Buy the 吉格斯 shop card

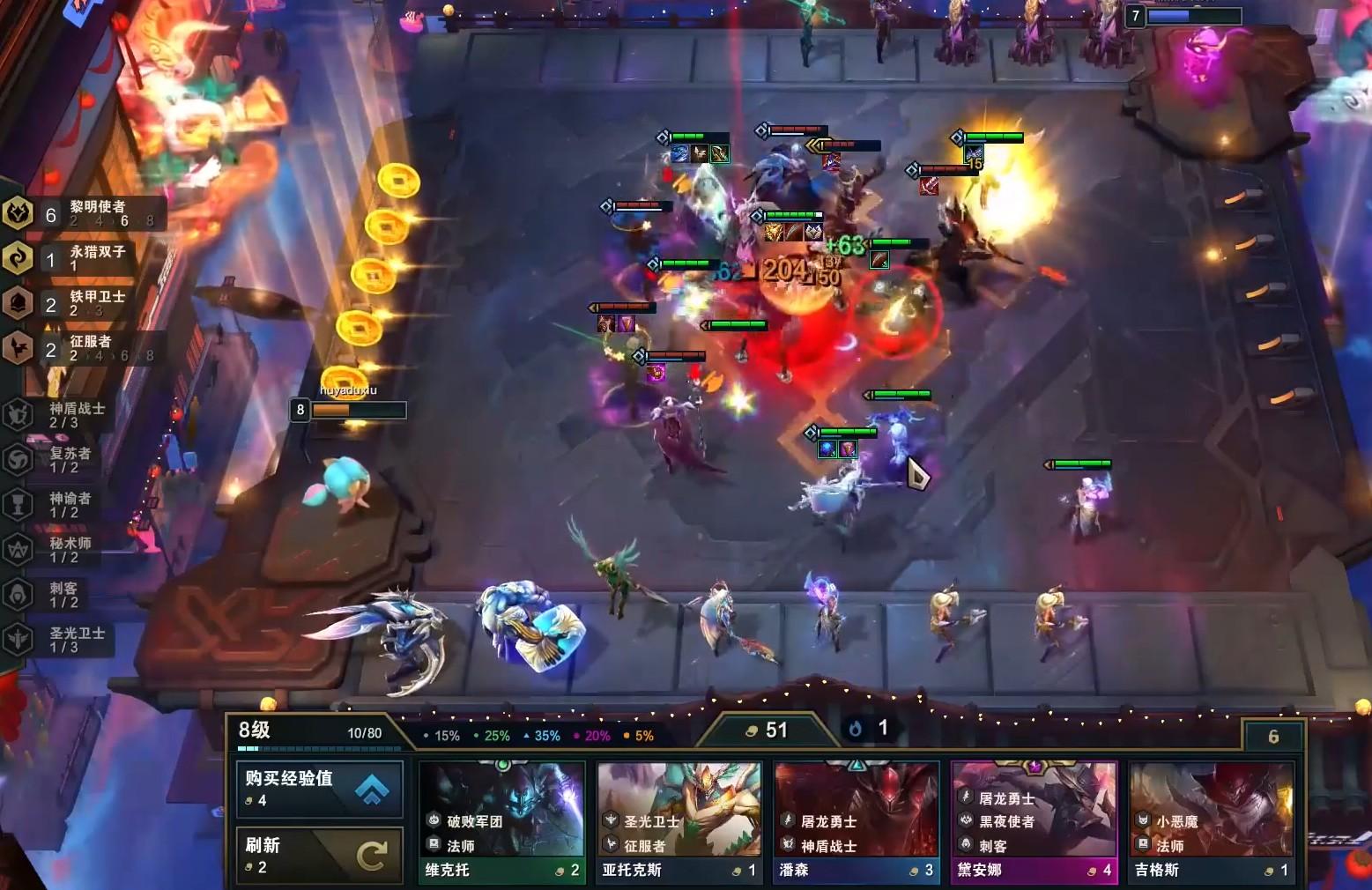coord(1211,823)
